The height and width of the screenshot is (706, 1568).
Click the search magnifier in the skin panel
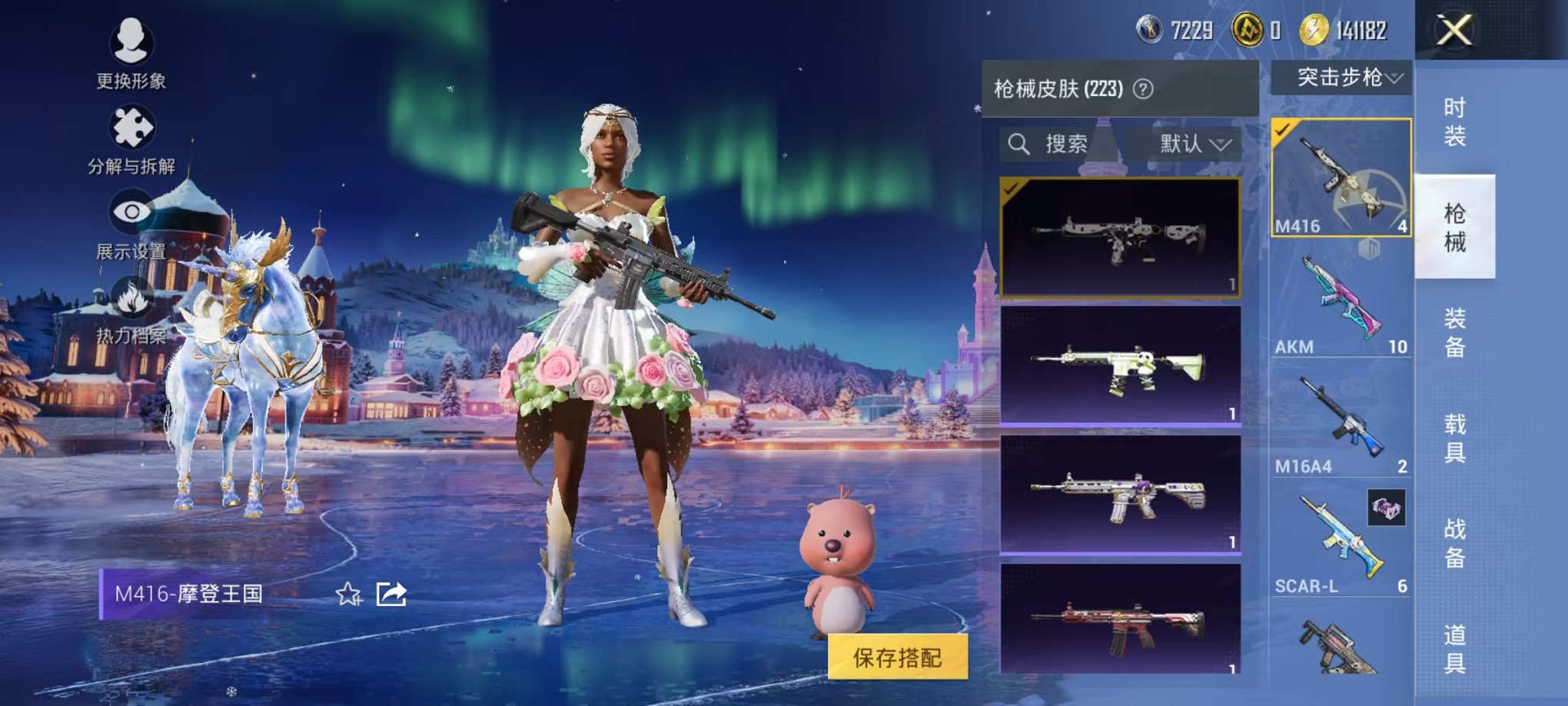point(1020,143)
